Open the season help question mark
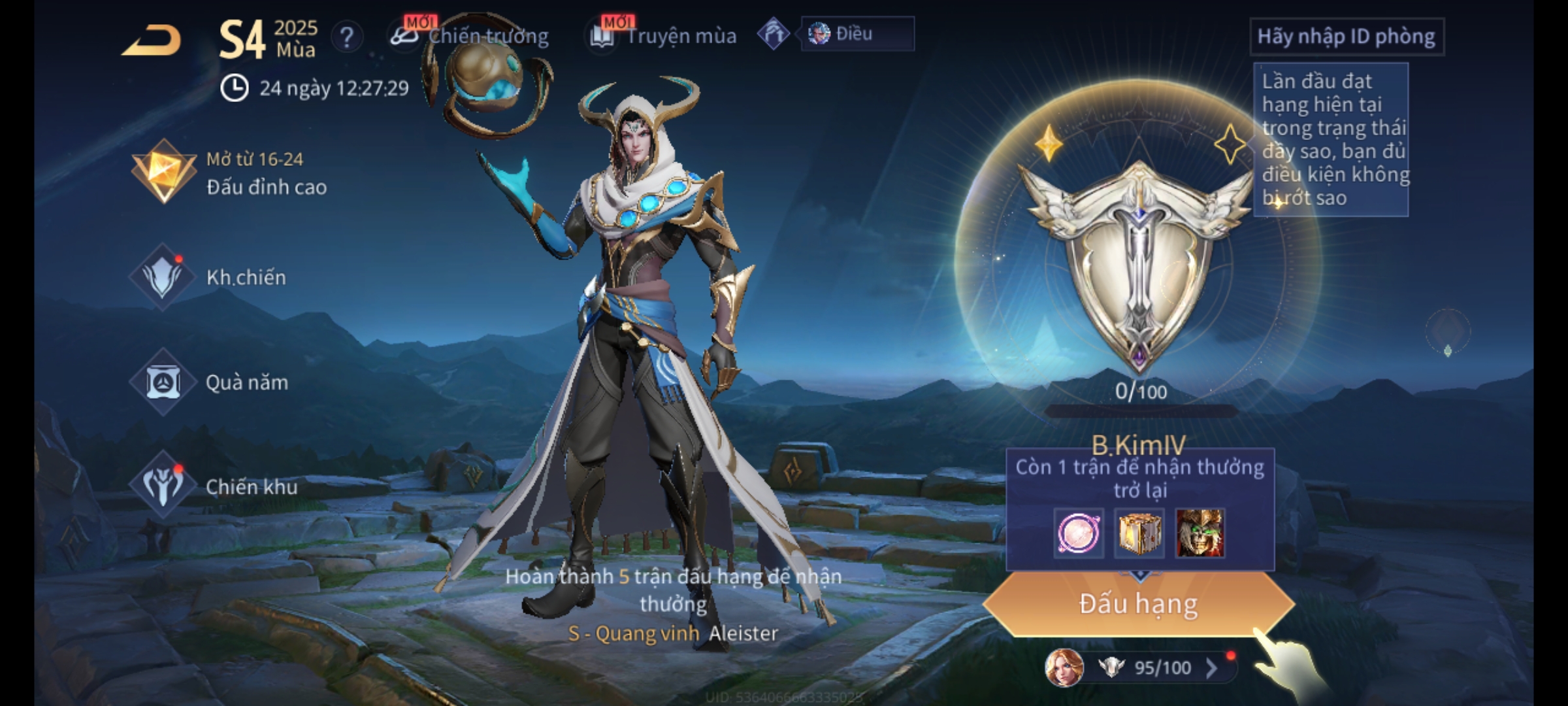The width and height of the screenshot is (1568, 706). tap(347, 37)
